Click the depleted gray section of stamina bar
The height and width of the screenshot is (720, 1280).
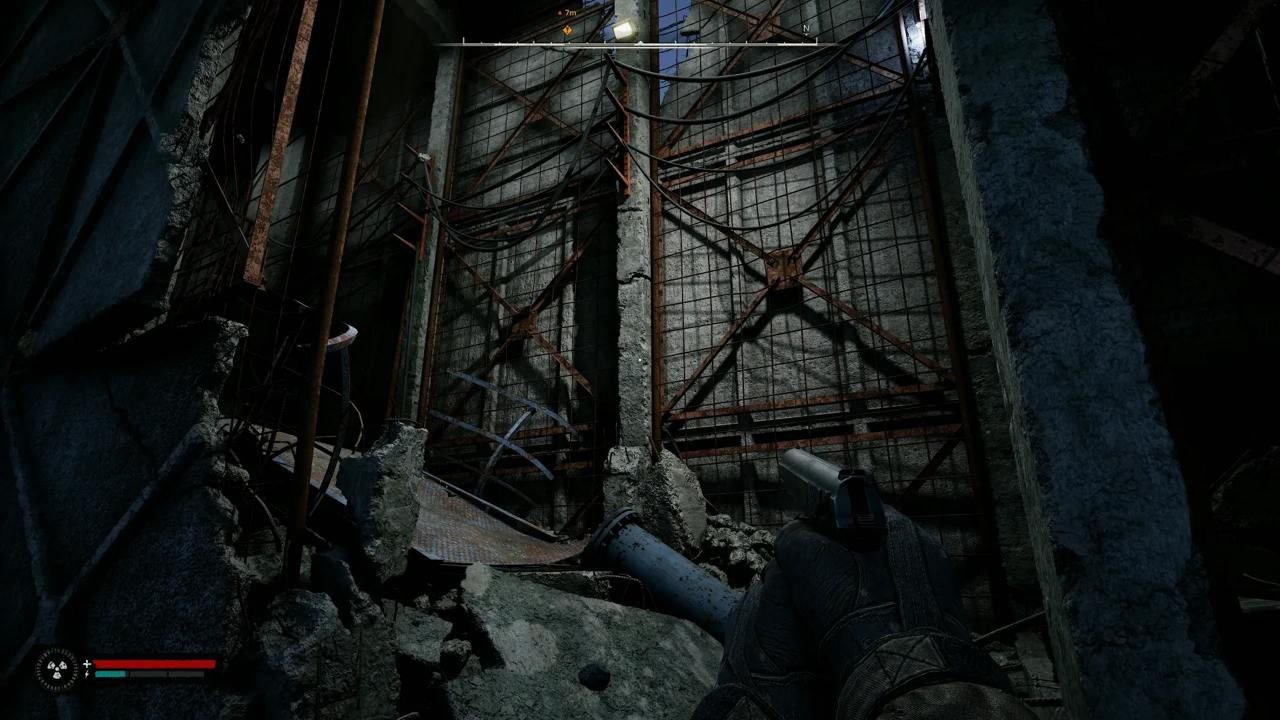(167, 674)
